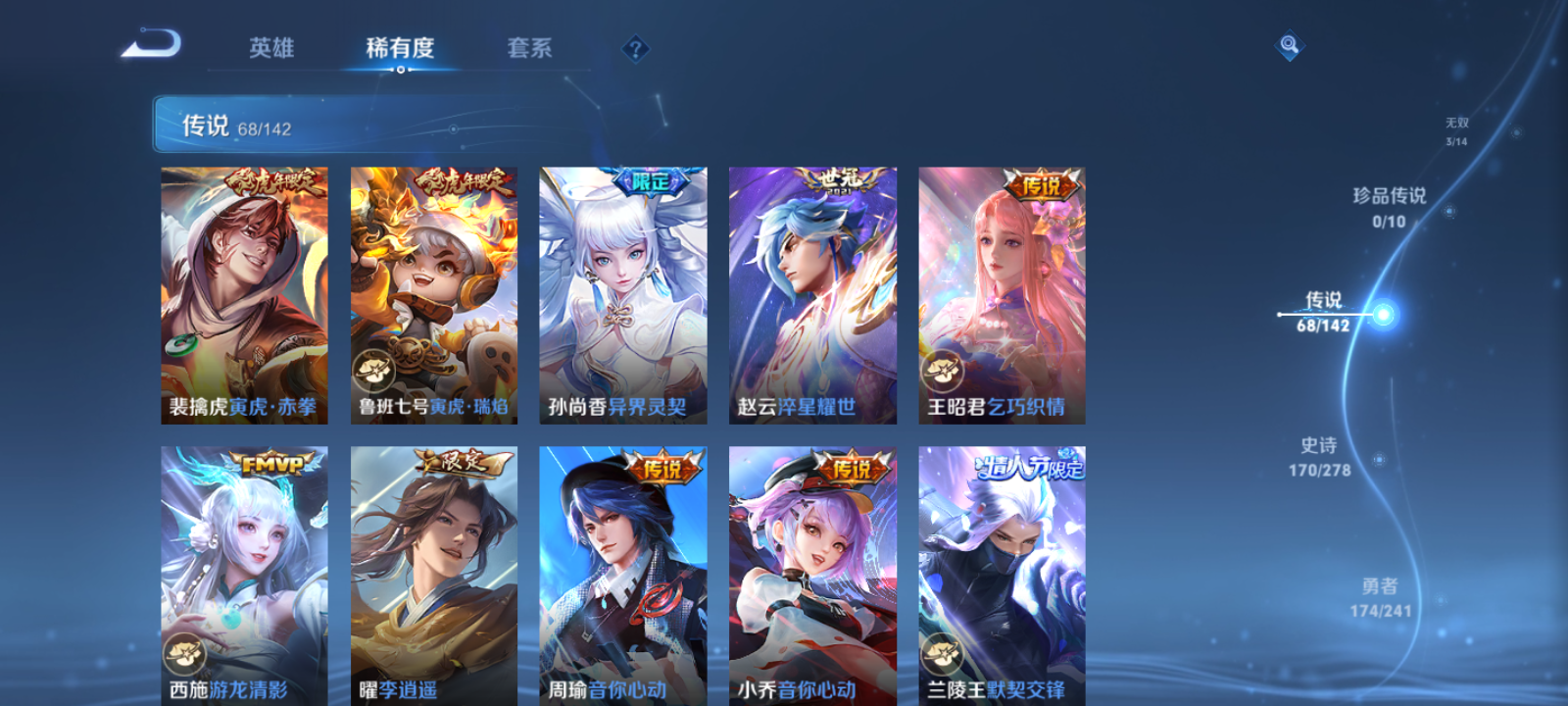Open the 孙尚香异界灵契 limited skin

pos(622,294)
